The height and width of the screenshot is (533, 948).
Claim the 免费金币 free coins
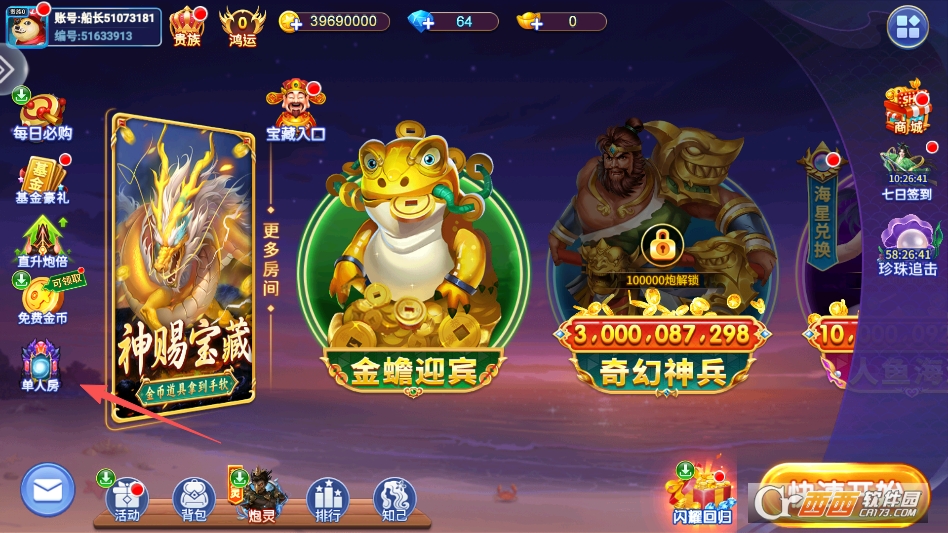pyautogui.click(x=42, y=298)
